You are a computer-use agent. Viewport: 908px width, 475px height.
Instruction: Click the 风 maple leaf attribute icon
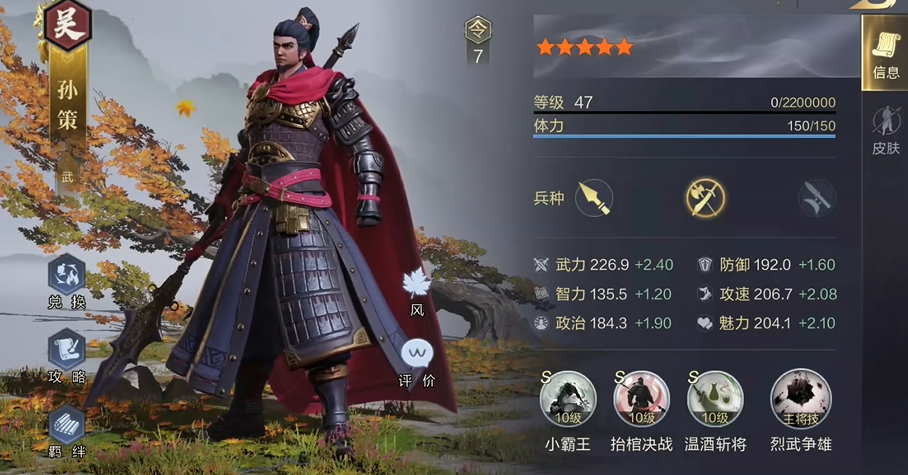[416, 285]
